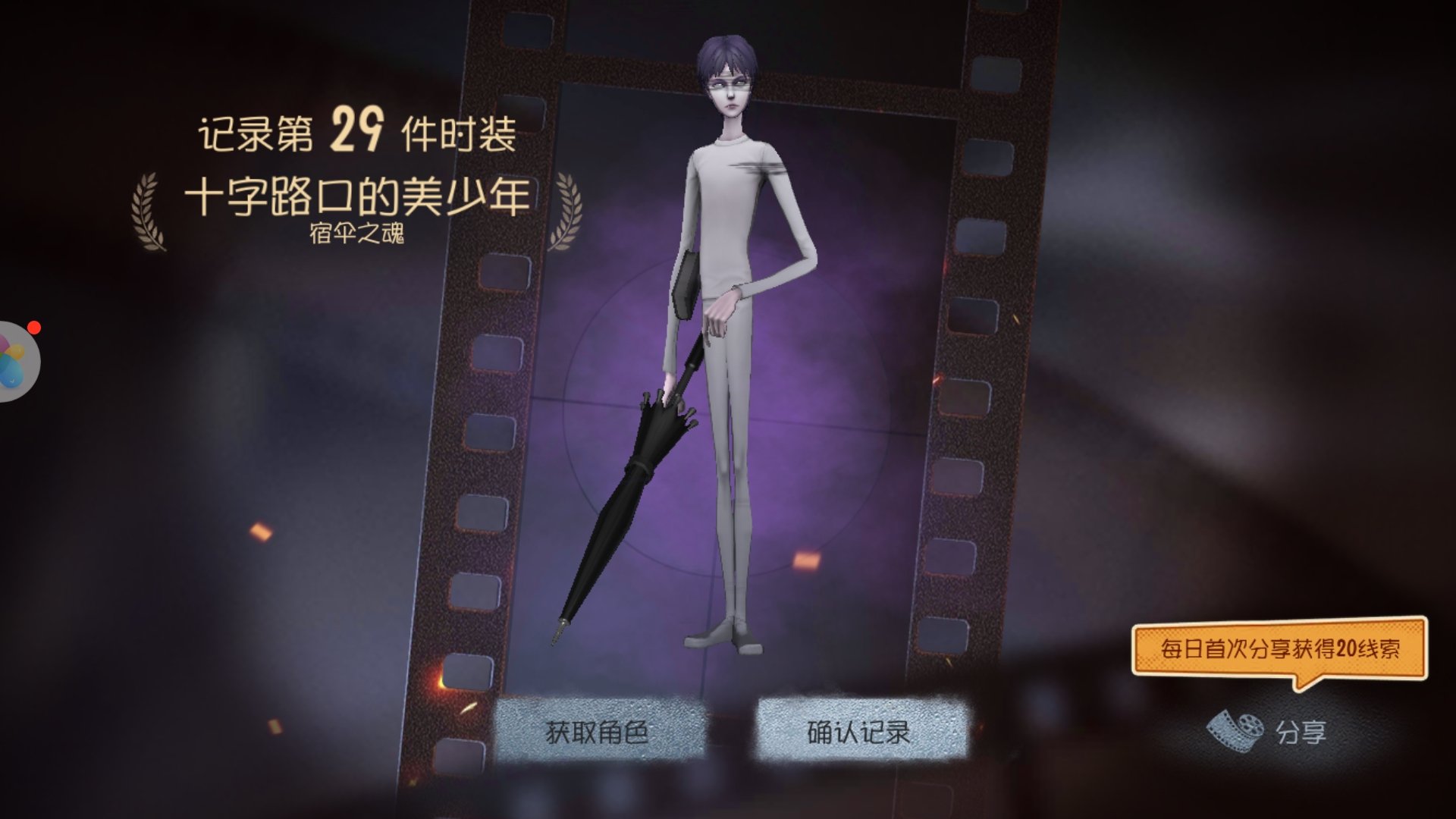
Task: Click the left laurel wreath decoration
Action: click(x=149, y=212)
